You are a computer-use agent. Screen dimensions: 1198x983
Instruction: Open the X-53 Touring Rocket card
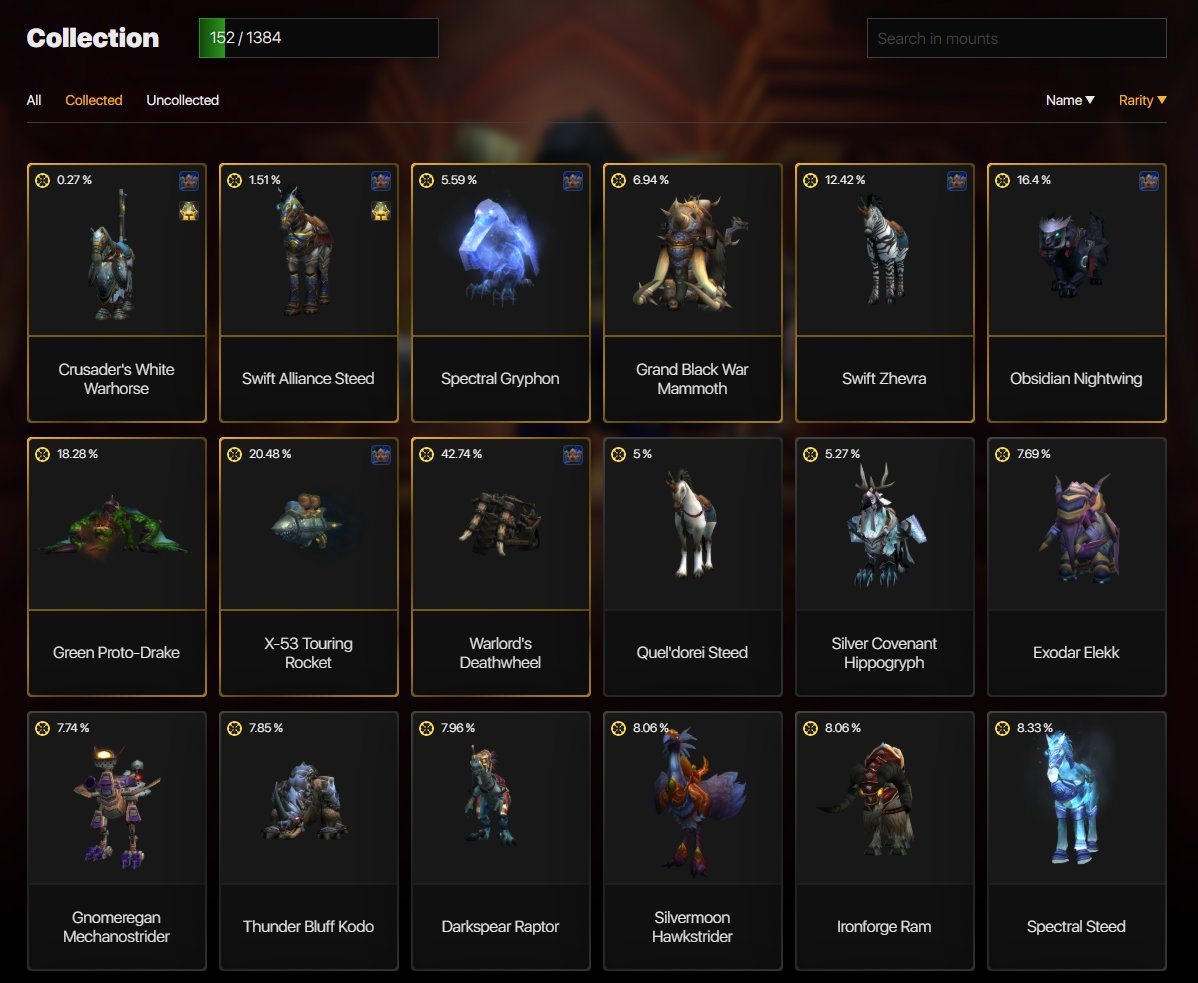[x=308, y=566]
